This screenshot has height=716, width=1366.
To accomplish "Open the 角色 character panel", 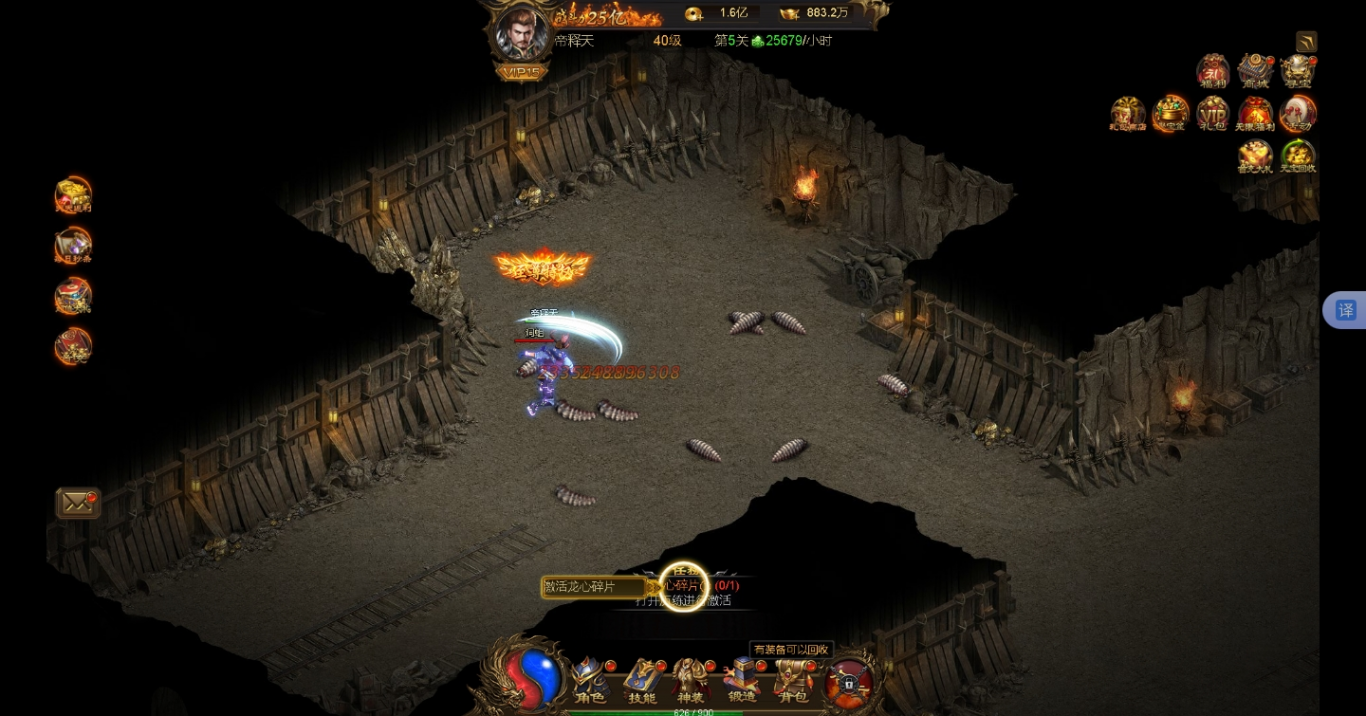I will 589,680.
